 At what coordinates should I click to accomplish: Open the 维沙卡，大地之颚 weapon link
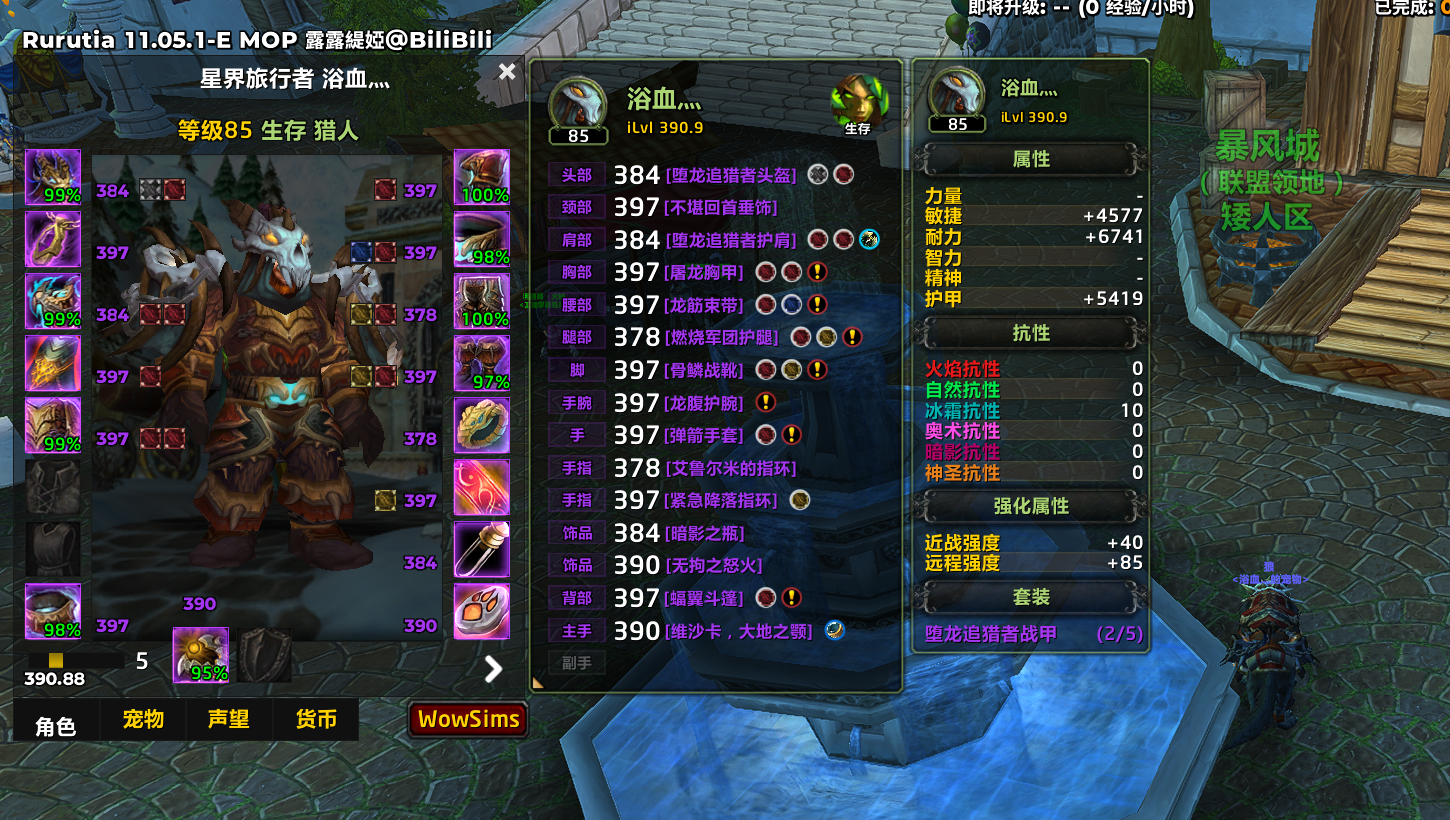pyautogui.click(x=738, y=631)
